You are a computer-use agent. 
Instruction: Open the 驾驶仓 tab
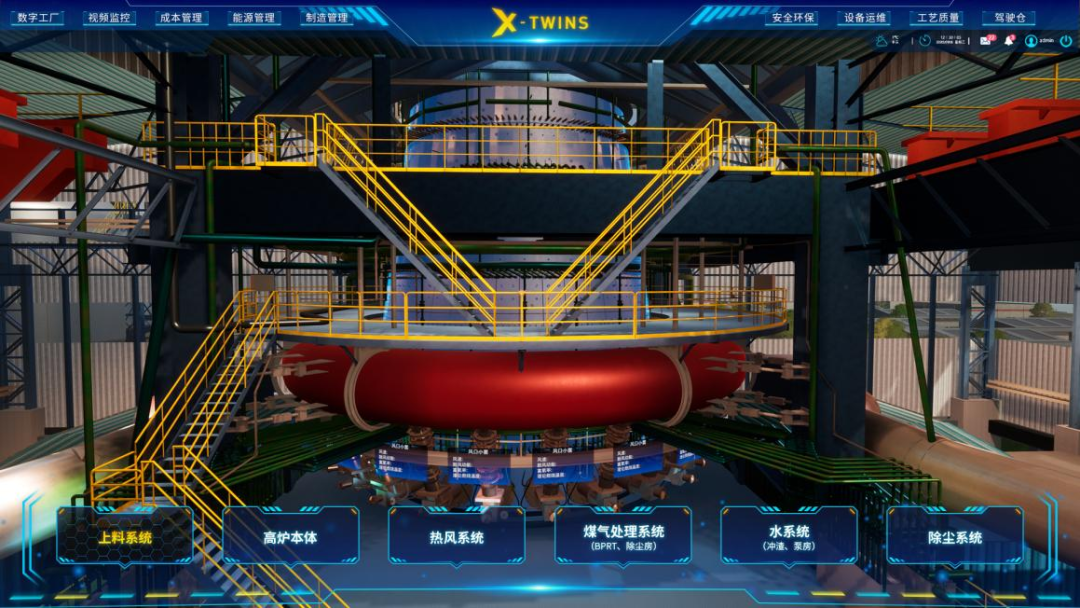click(x=1007, y=18)
